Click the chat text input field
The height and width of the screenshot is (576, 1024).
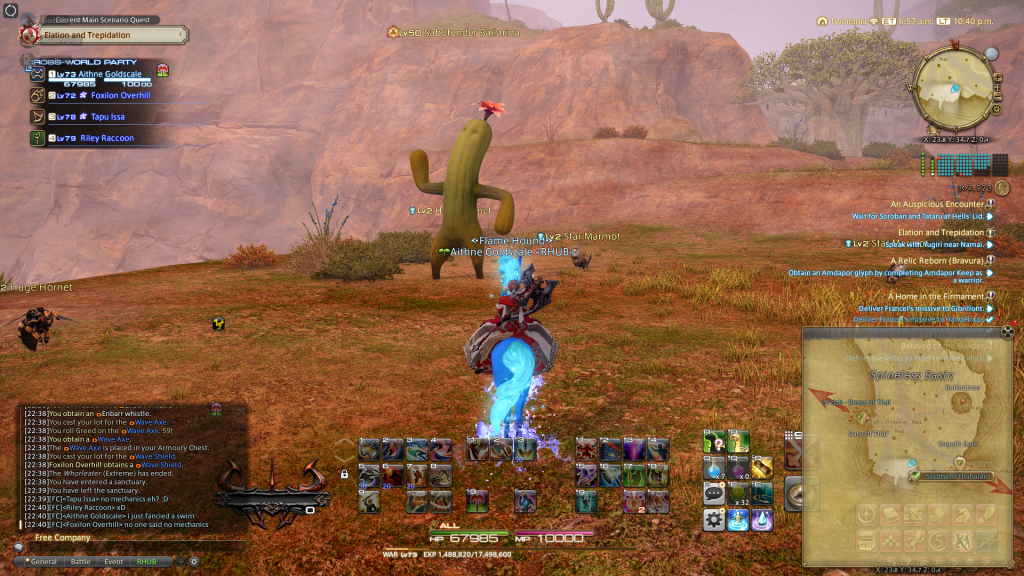(130, 548)
